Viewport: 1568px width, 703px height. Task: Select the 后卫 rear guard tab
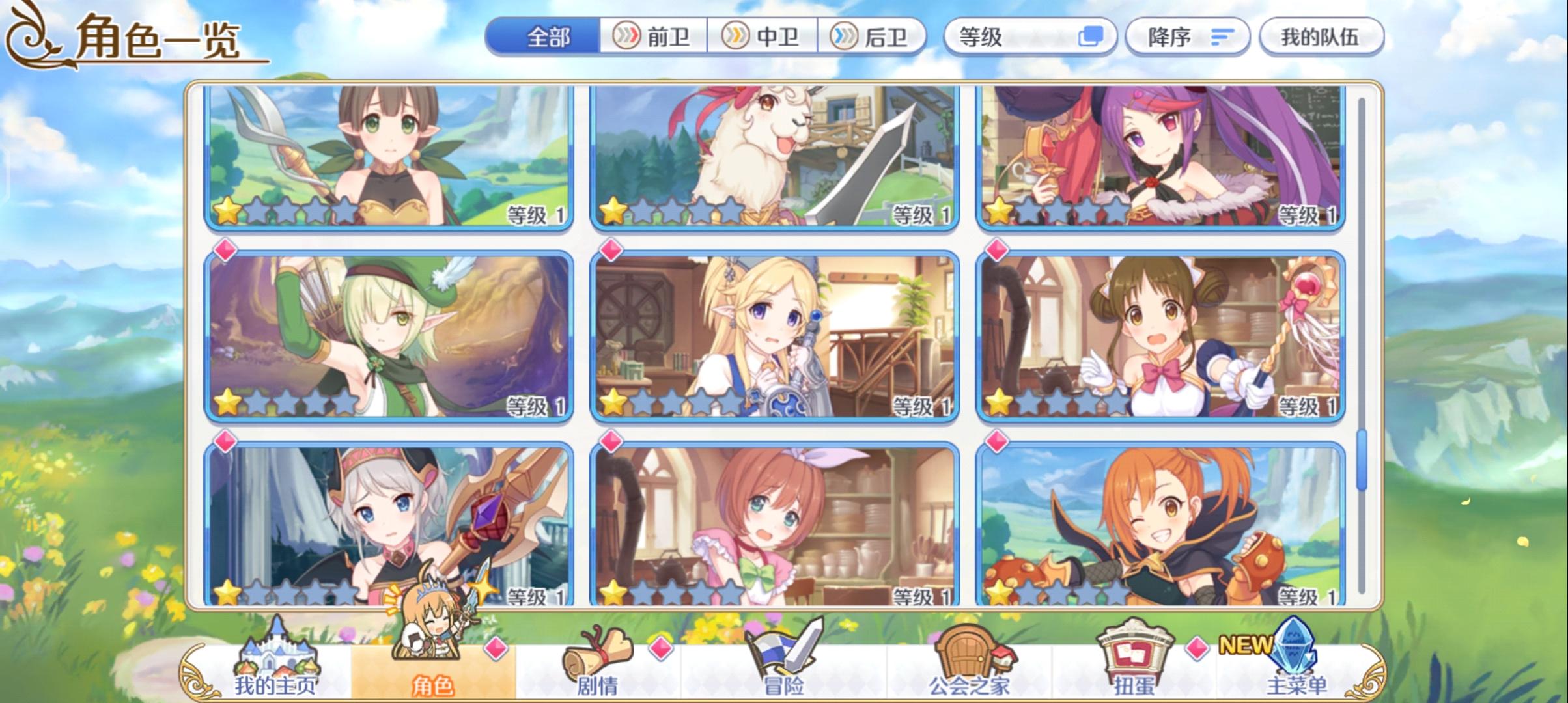(x=872, y=38)
